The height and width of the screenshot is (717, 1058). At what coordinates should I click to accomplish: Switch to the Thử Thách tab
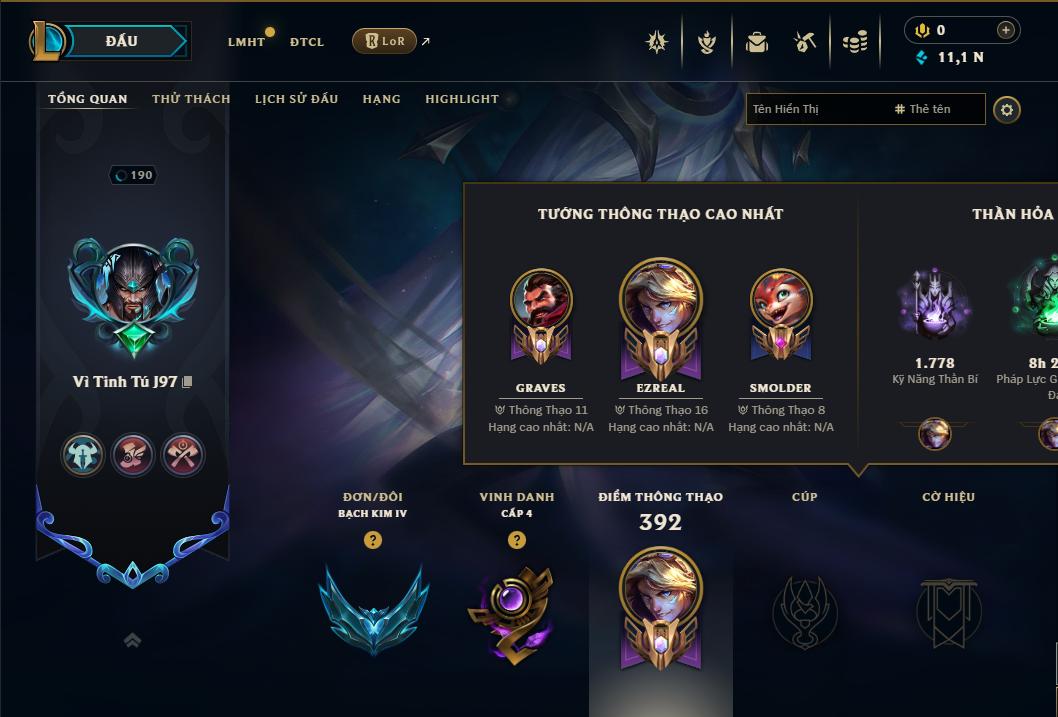191,99
